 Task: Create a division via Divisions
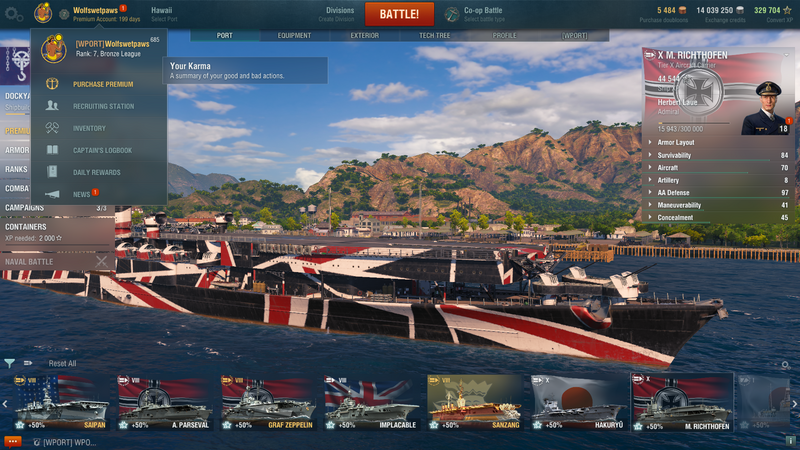(x=340, y=14)
